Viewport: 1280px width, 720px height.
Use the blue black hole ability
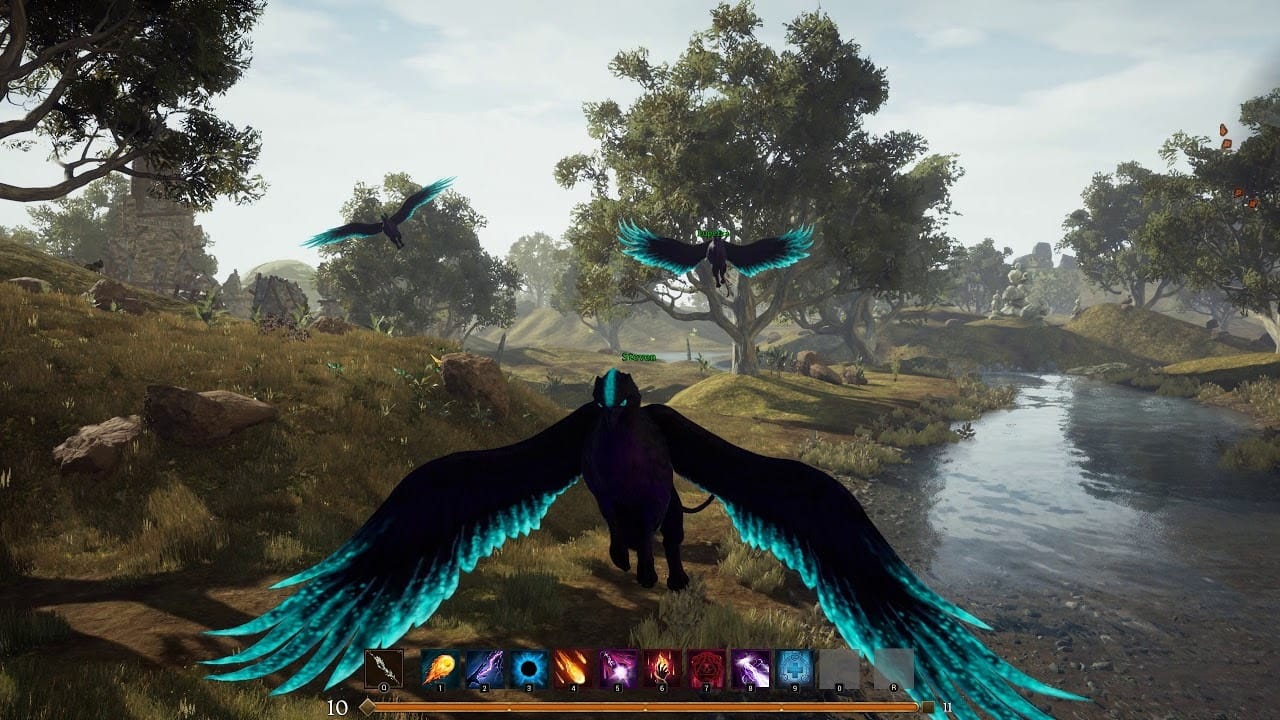click(530, 668)
